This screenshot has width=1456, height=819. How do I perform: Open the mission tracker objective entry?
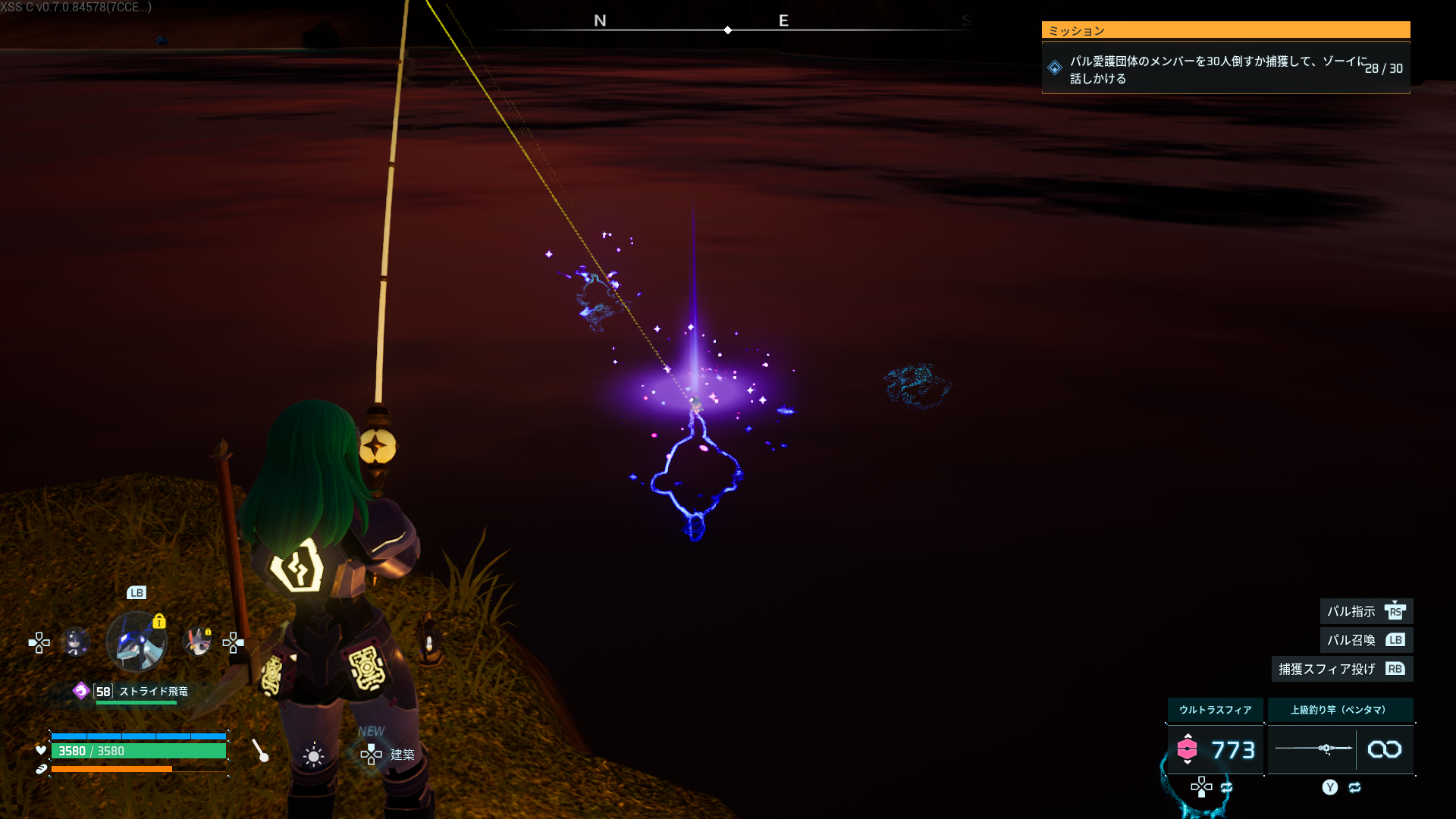(1225, 68)
